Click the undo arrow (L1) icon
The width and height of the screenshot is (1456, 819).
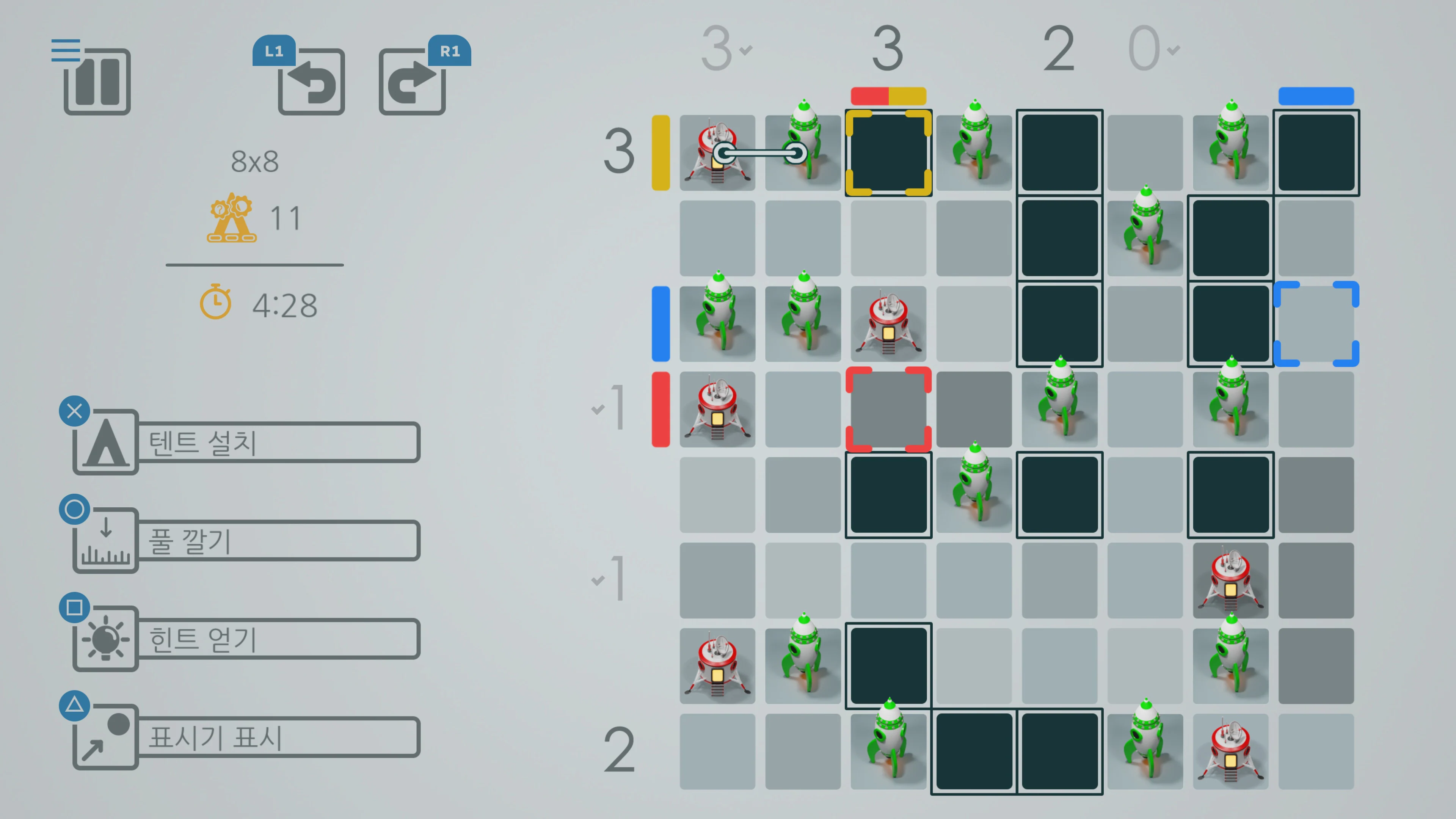pyautogui.click(x=311, y=83)
